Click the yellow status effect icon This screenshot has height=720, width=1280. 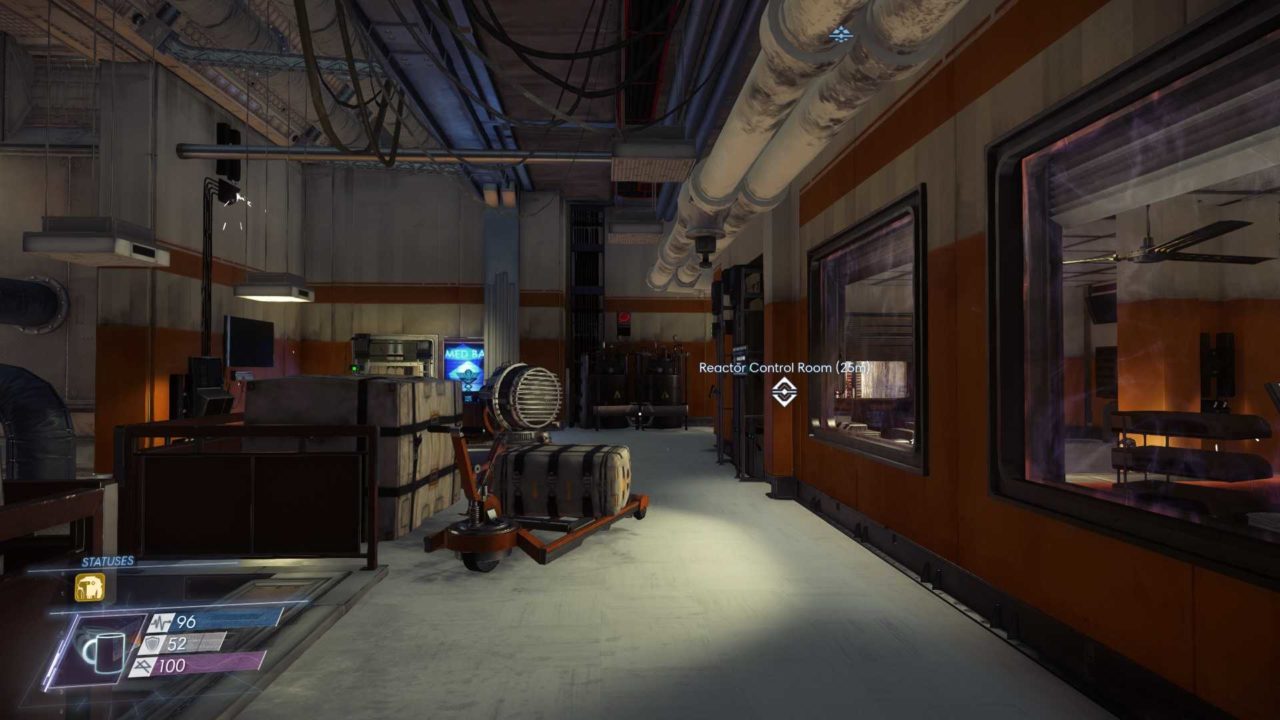[89, 587]
